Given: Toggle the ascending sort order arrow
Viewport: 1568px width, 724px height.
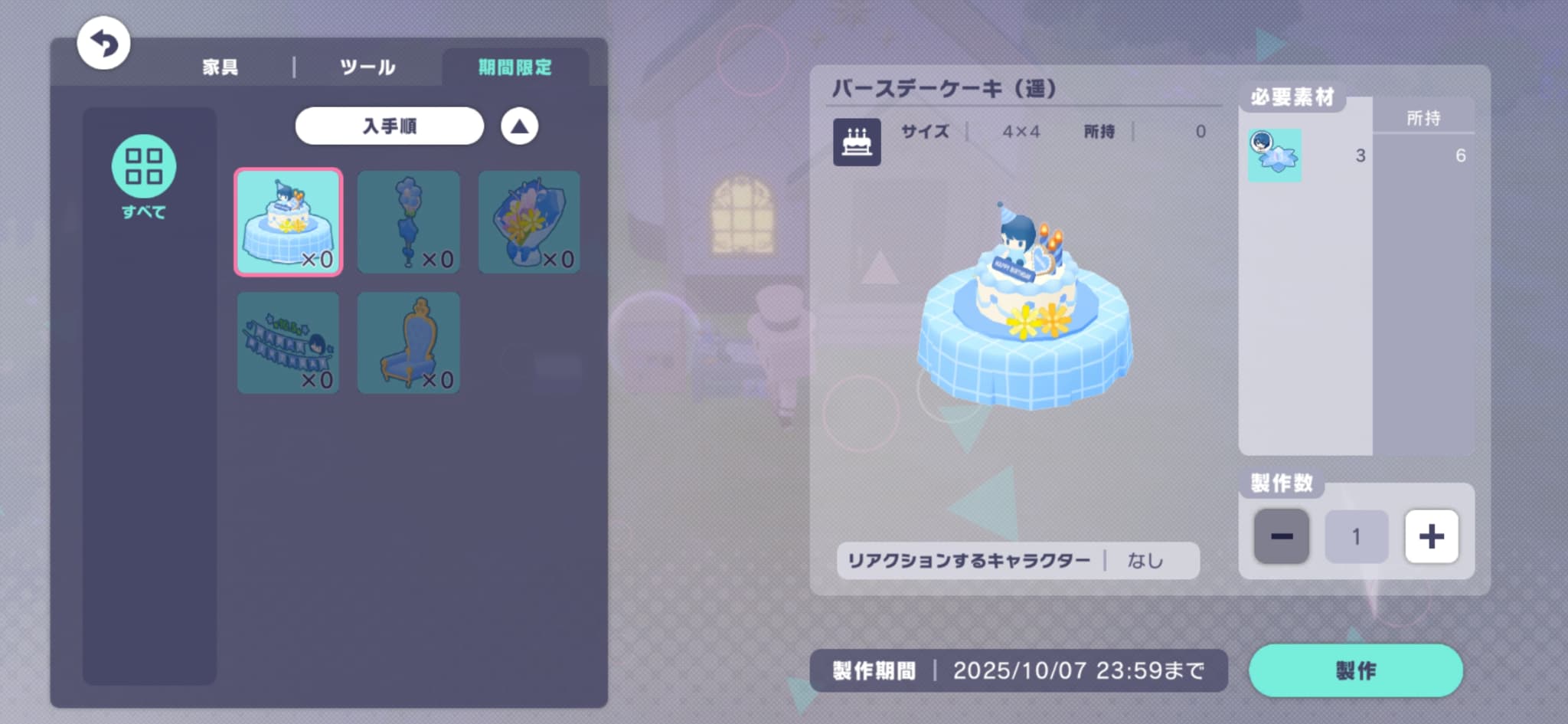Looking at the screenshot, I should [519, 126].
